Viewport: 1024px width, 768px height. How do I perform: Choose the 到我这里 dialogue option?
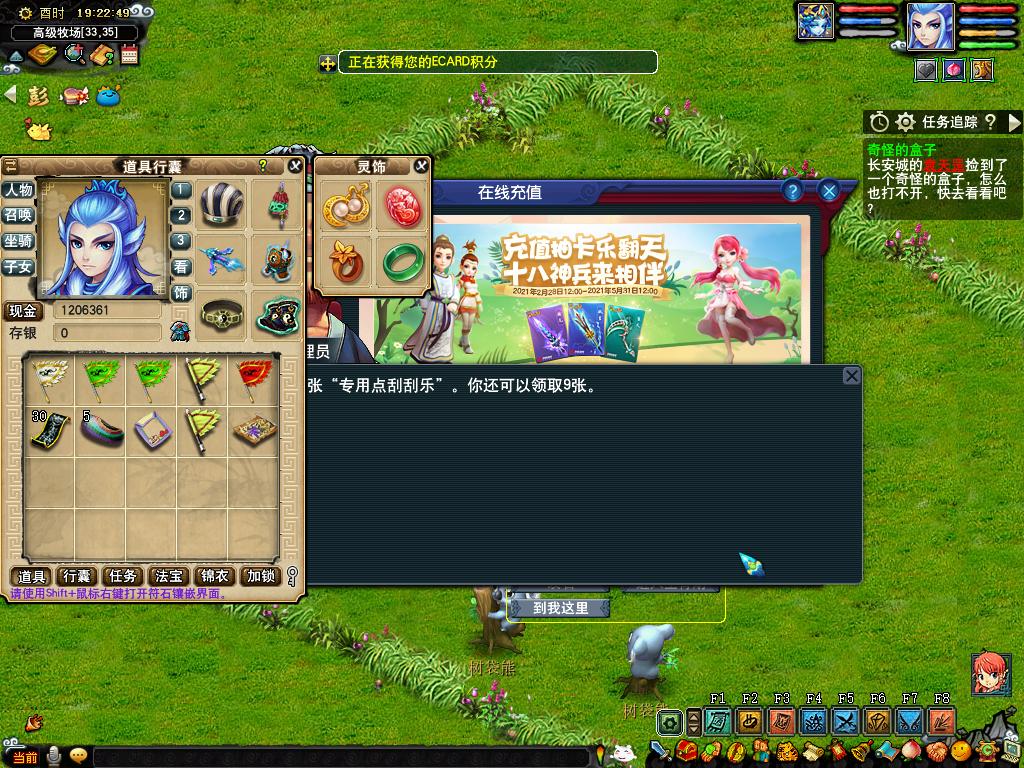[560, 608]
